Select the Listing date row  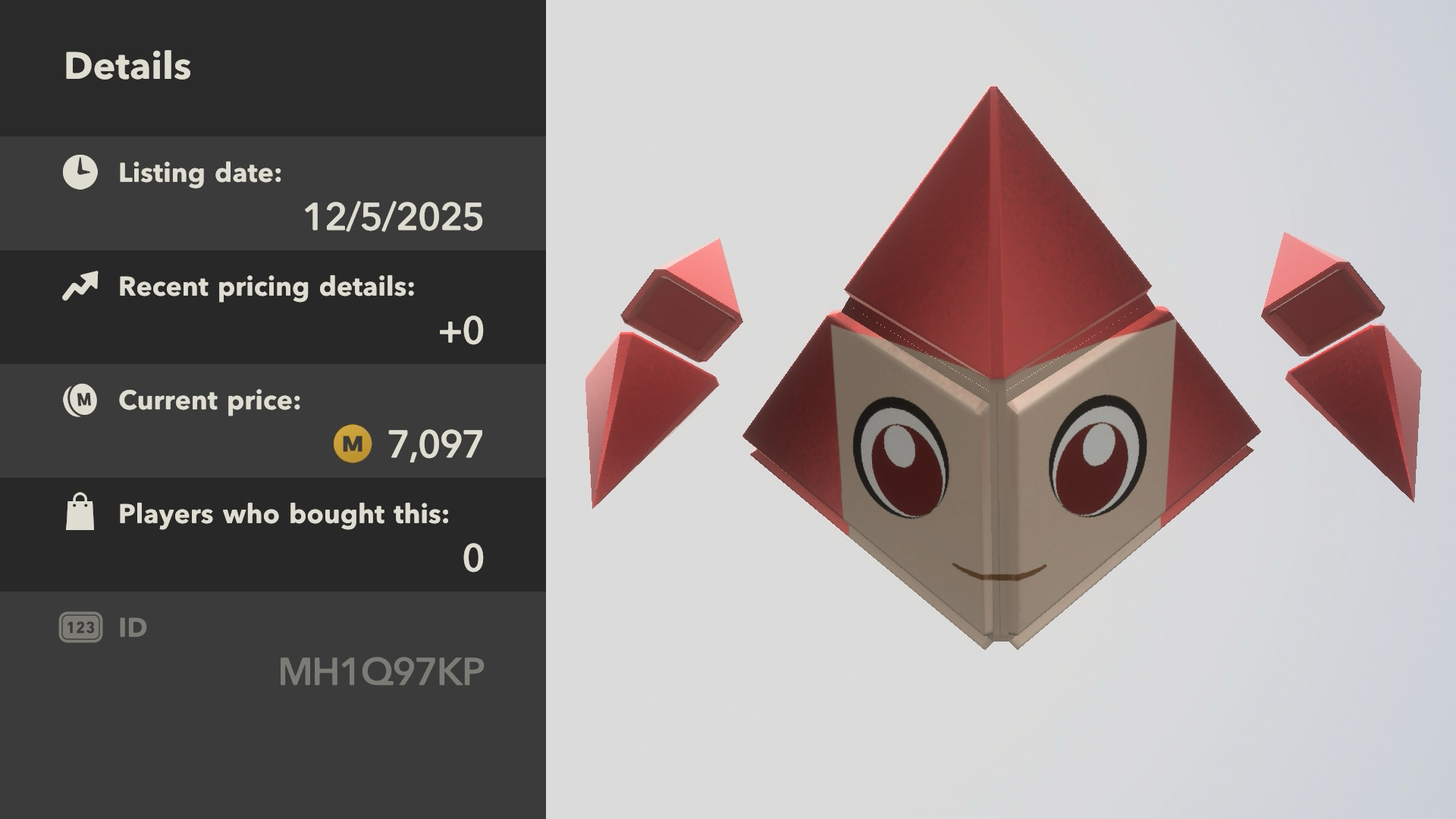point(273,194)
